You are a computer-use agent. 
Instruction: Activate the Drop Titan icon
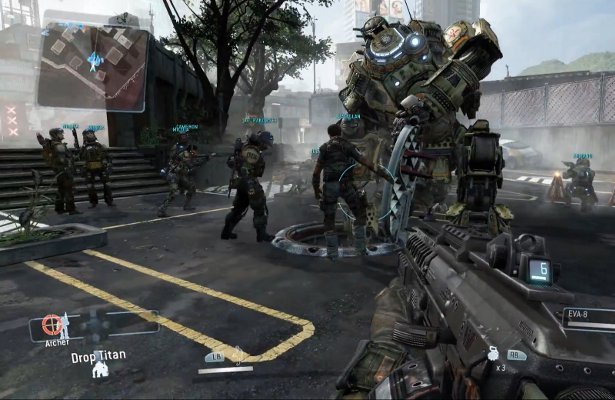(x=100, y=369)
